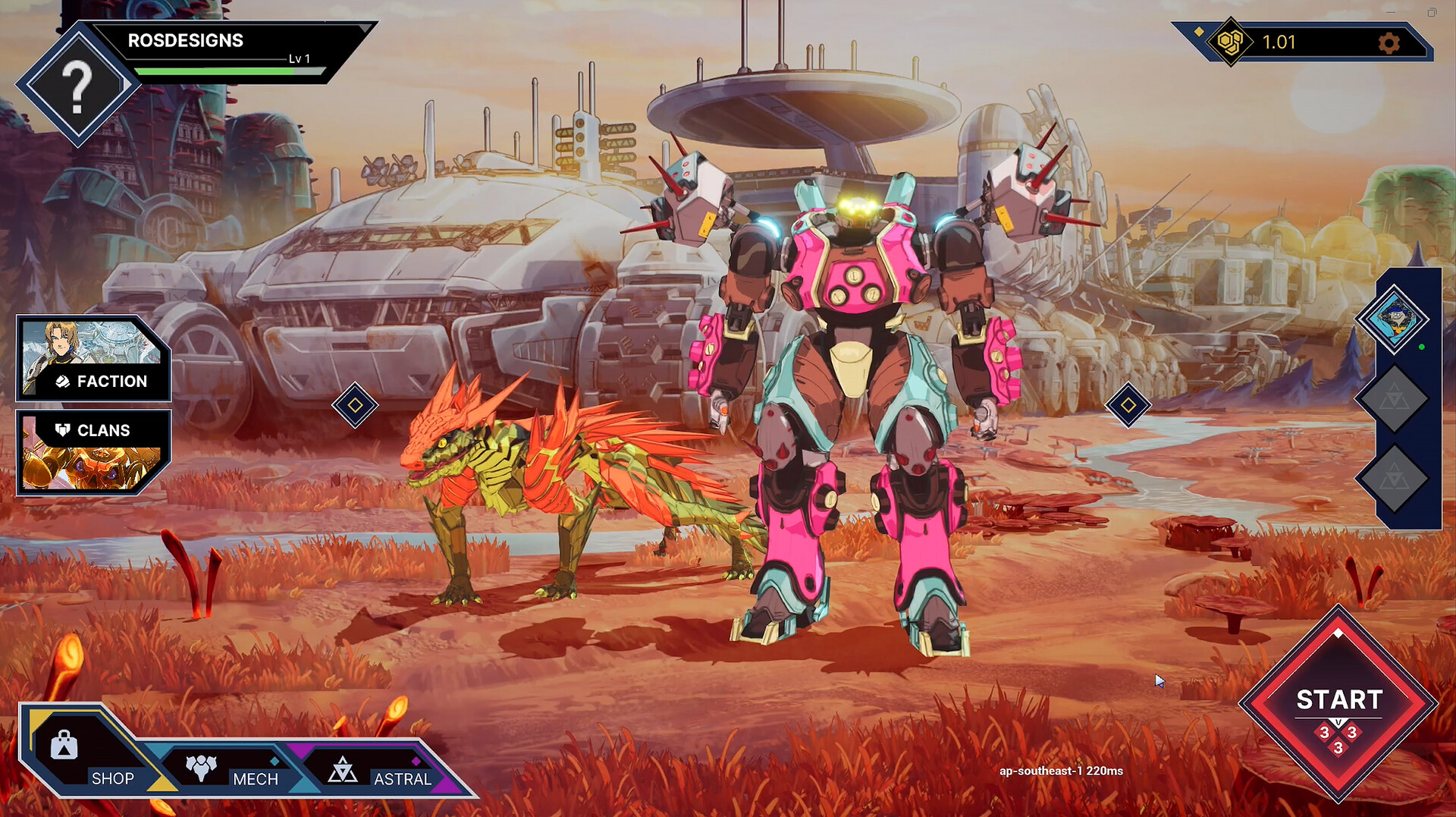The height and width of the screenshot is (817, 1456).
Task: Click the question mark player avatar
Action: 77,89
